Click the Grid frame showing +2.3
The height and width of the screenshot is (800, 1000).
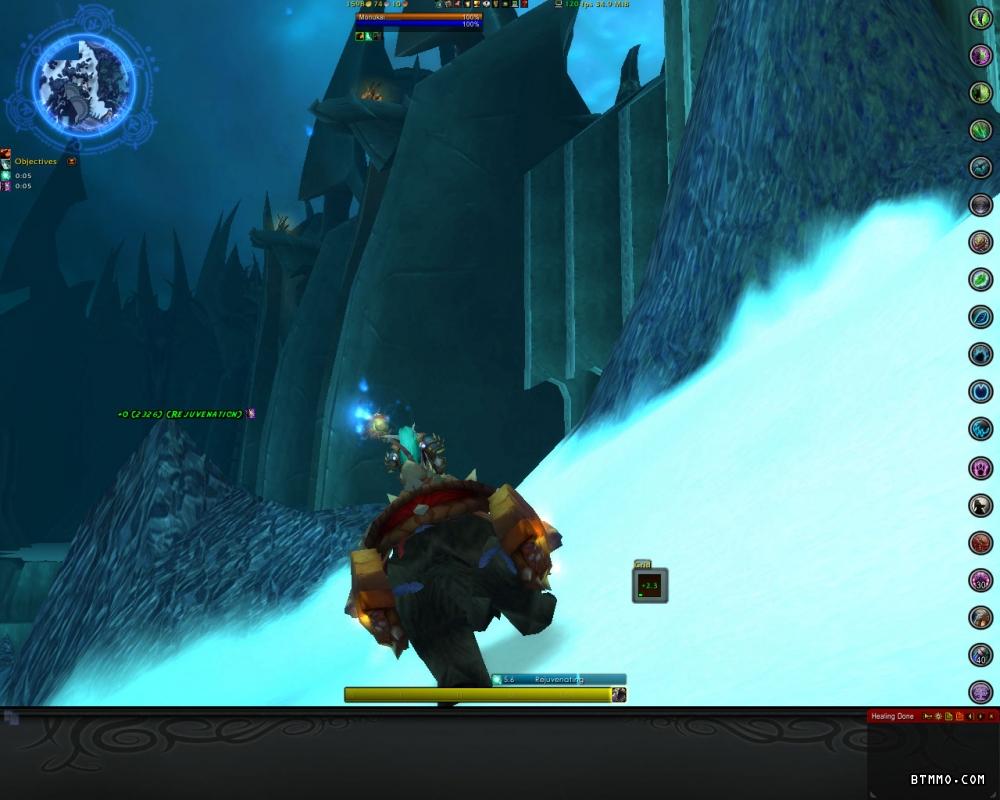coord(650,585)
